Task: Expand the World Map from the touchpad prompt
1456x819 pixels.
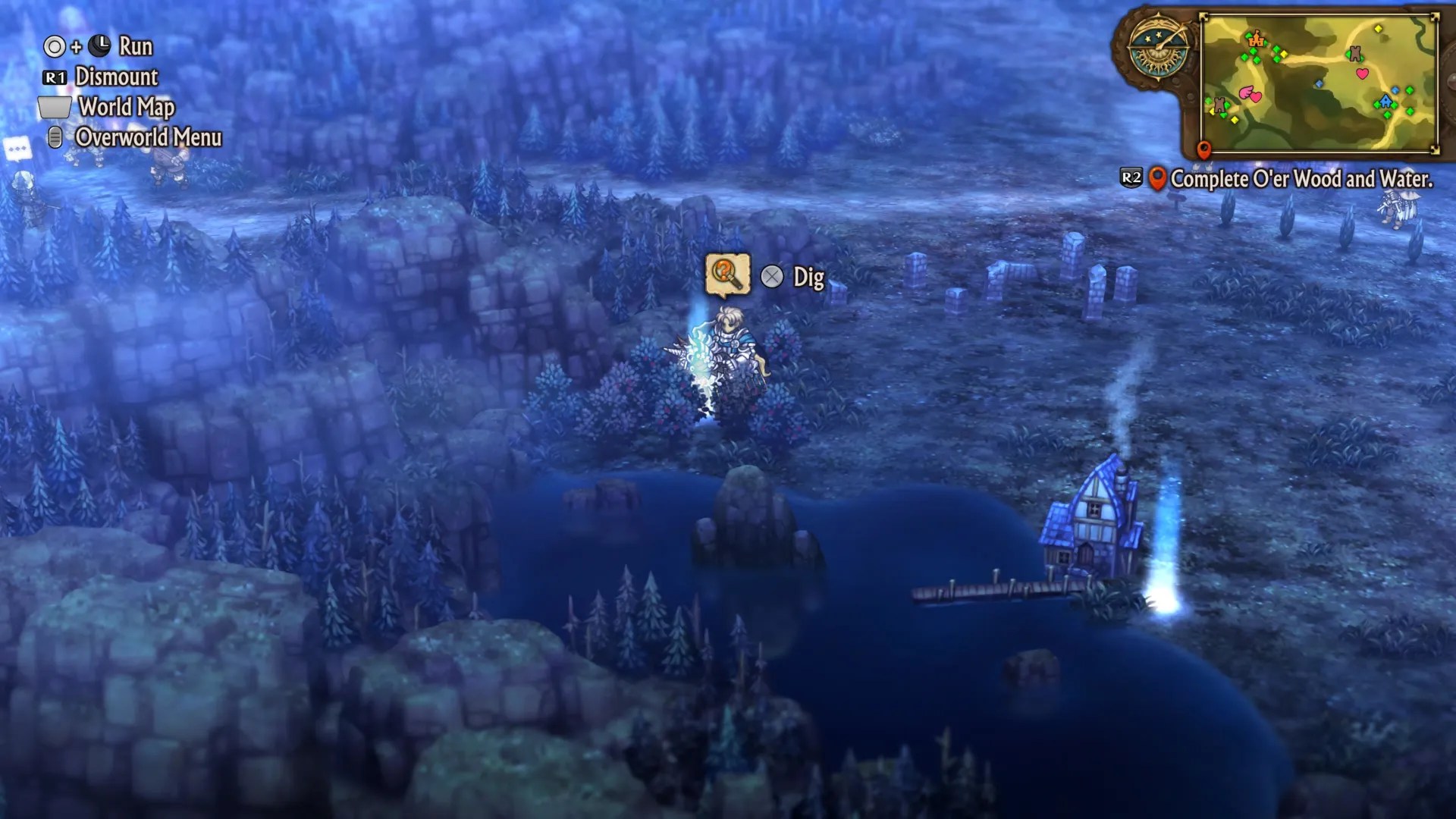Action: [124, 108]
